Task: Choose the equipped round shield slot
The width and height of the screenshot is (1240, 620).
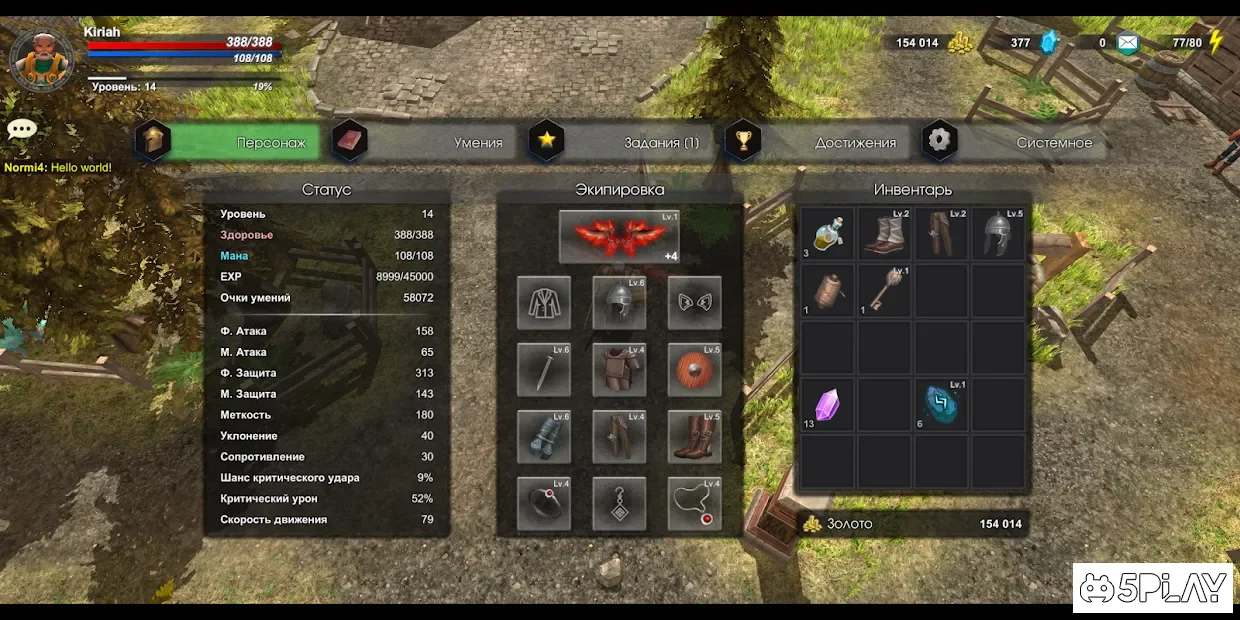Action: 694,369
